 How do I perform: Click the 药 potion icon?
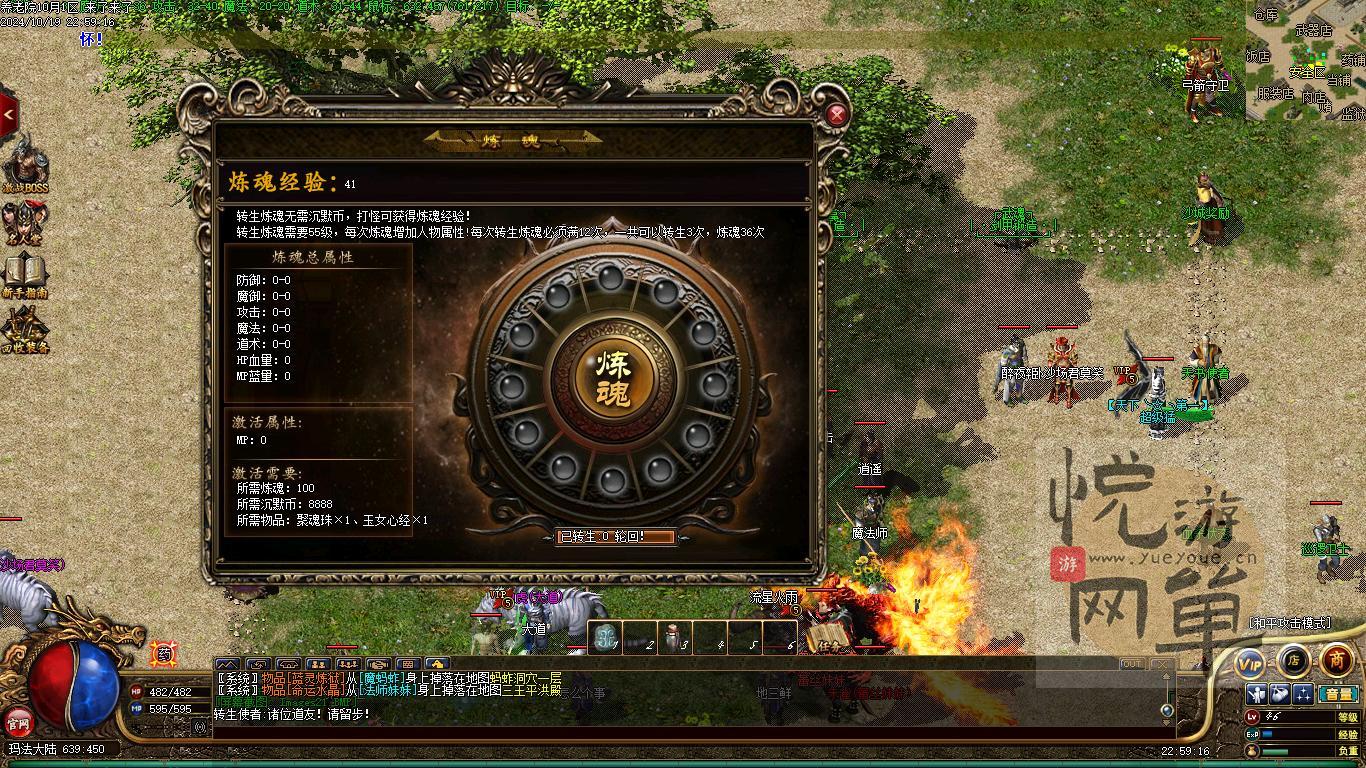pos(163,655)
